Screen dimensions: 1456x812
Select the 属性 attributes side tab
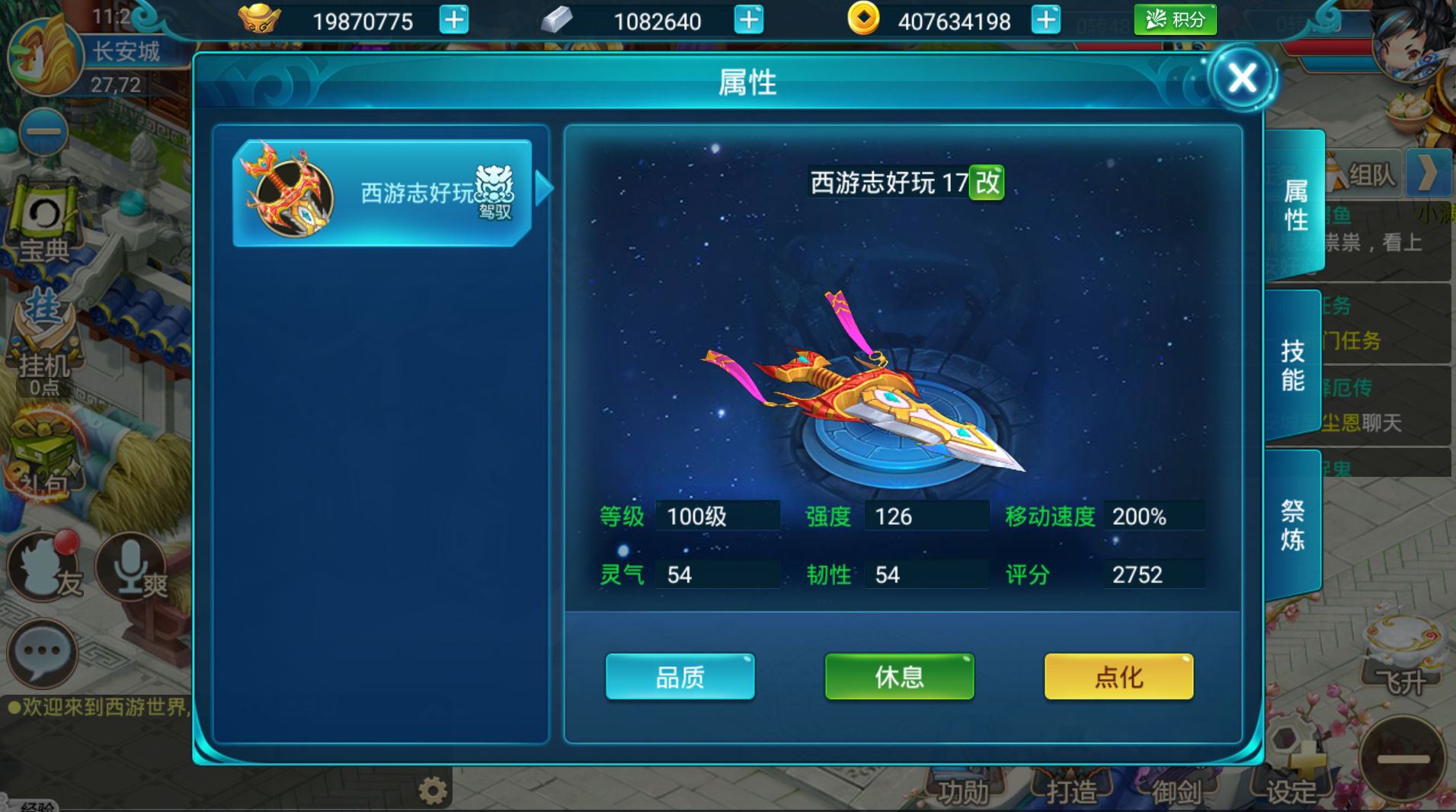1295,204
